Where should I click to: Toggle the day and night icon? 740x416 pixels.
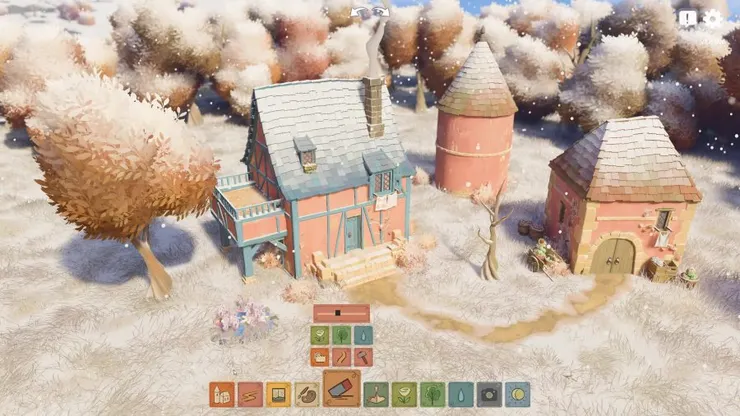[x=517, y=394]
